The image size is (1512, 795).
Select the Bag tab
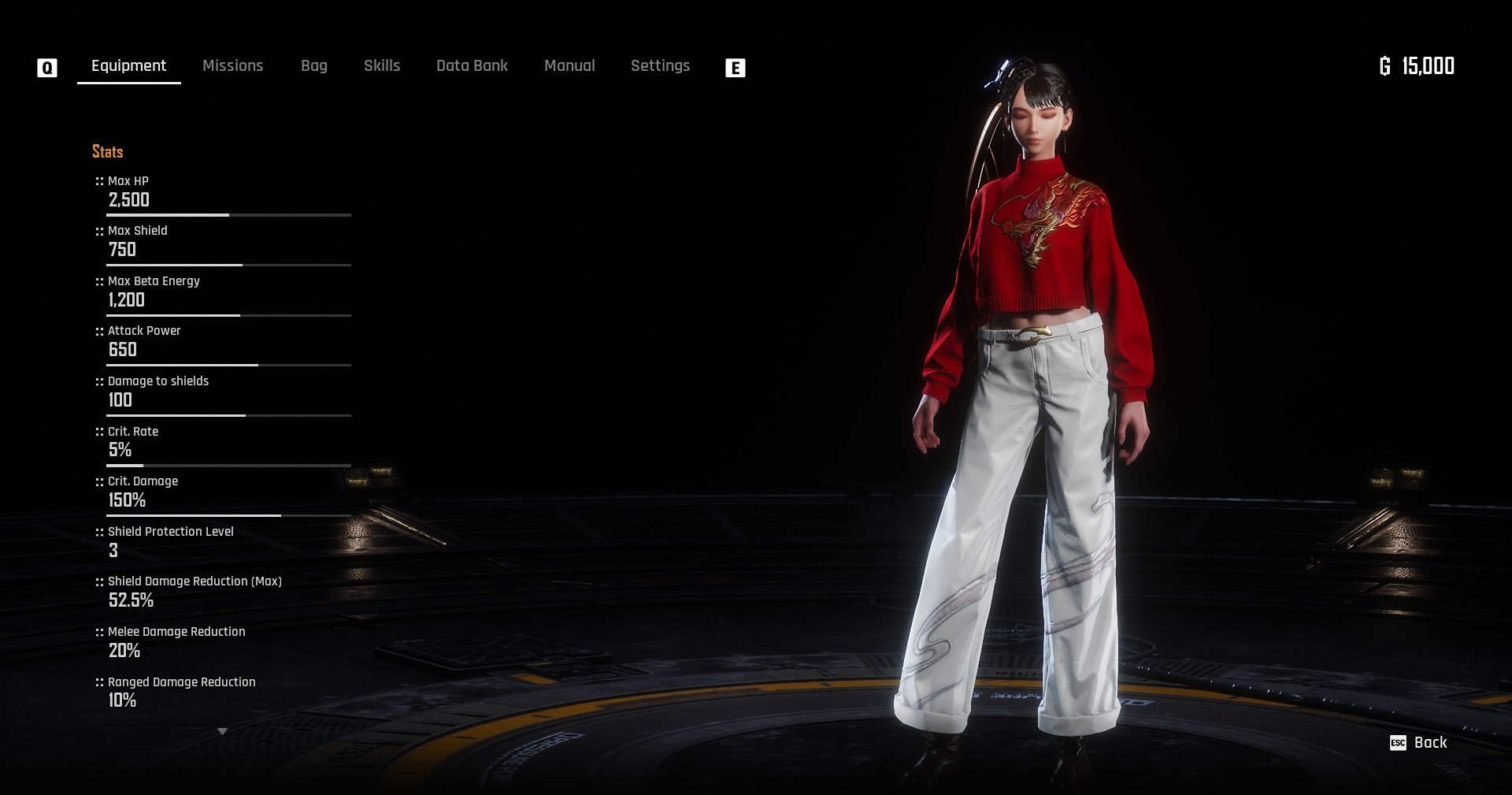pos(313,66)
